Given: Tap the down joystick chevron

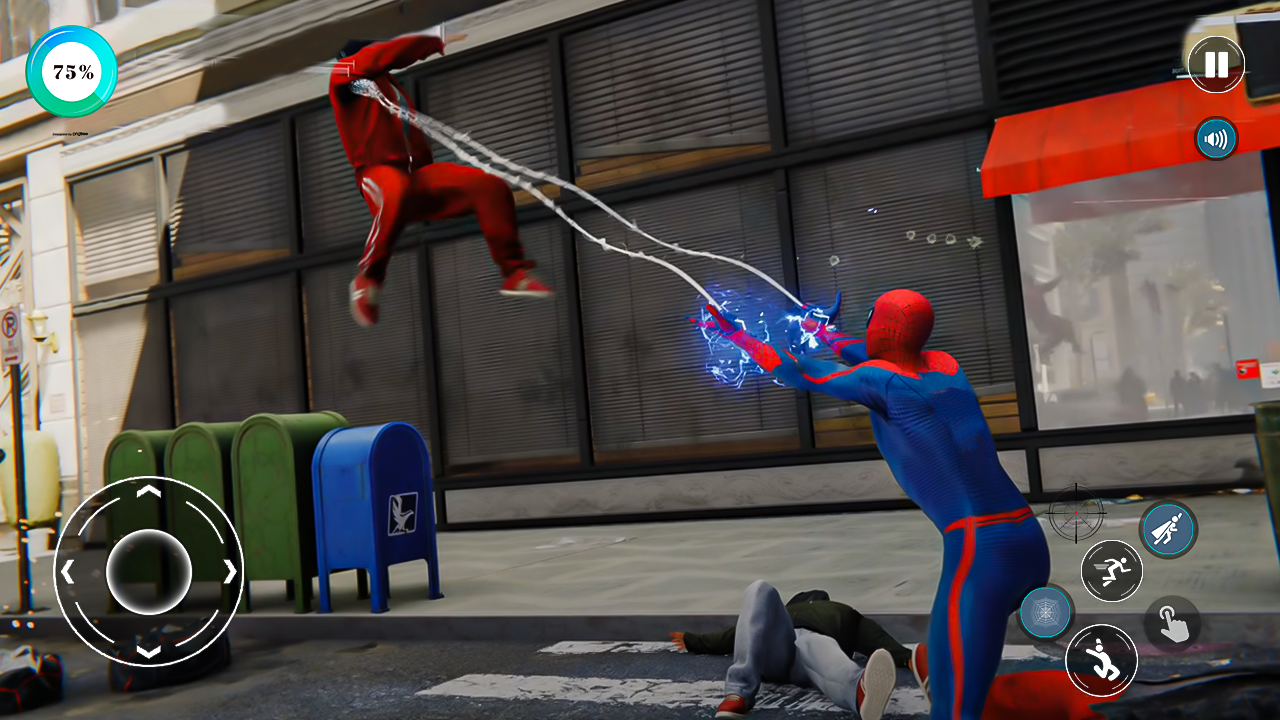Looking at the screenshot, I should [x=150, y=649].
